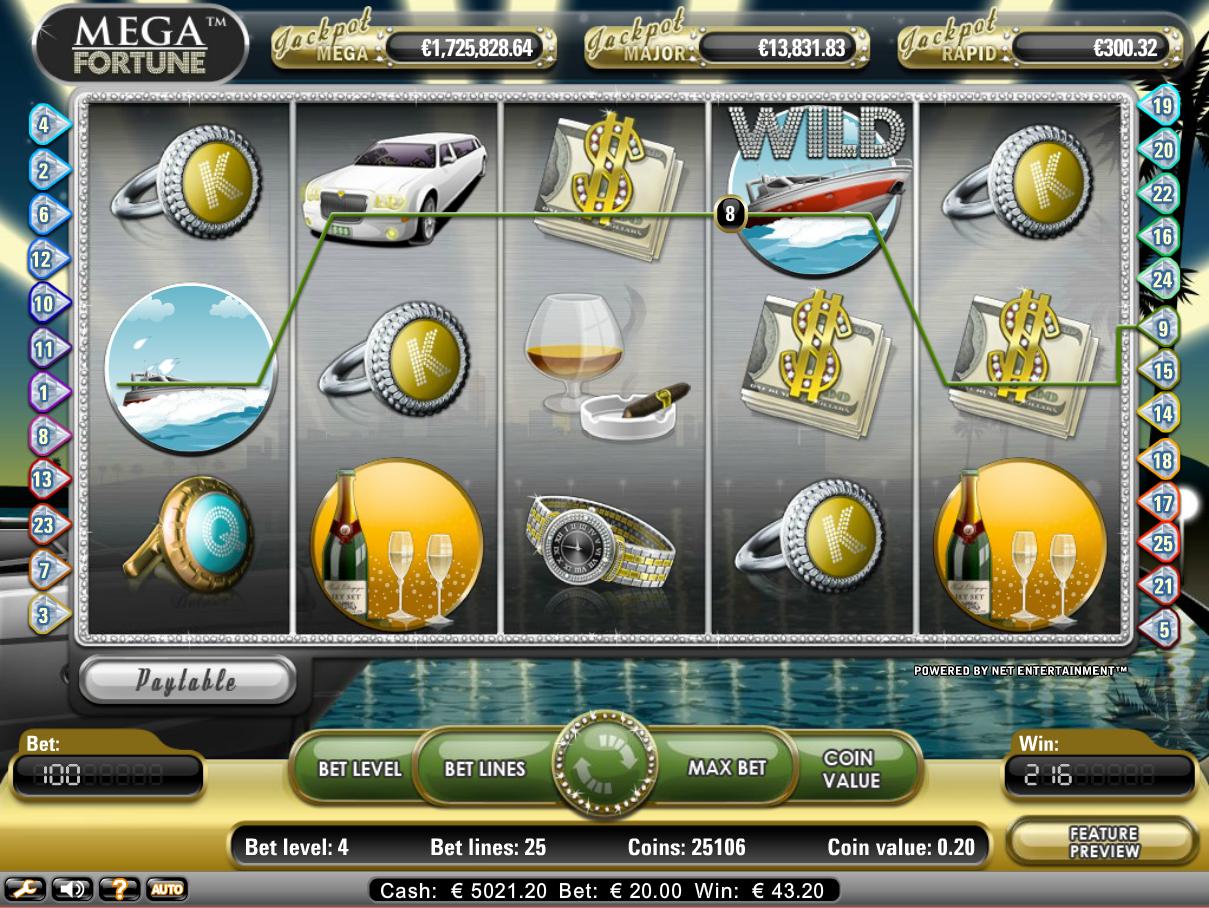Start autoplay with the AUTO button
The image size is (1209, 908).
pyautogui.click(x=166, y=888)
